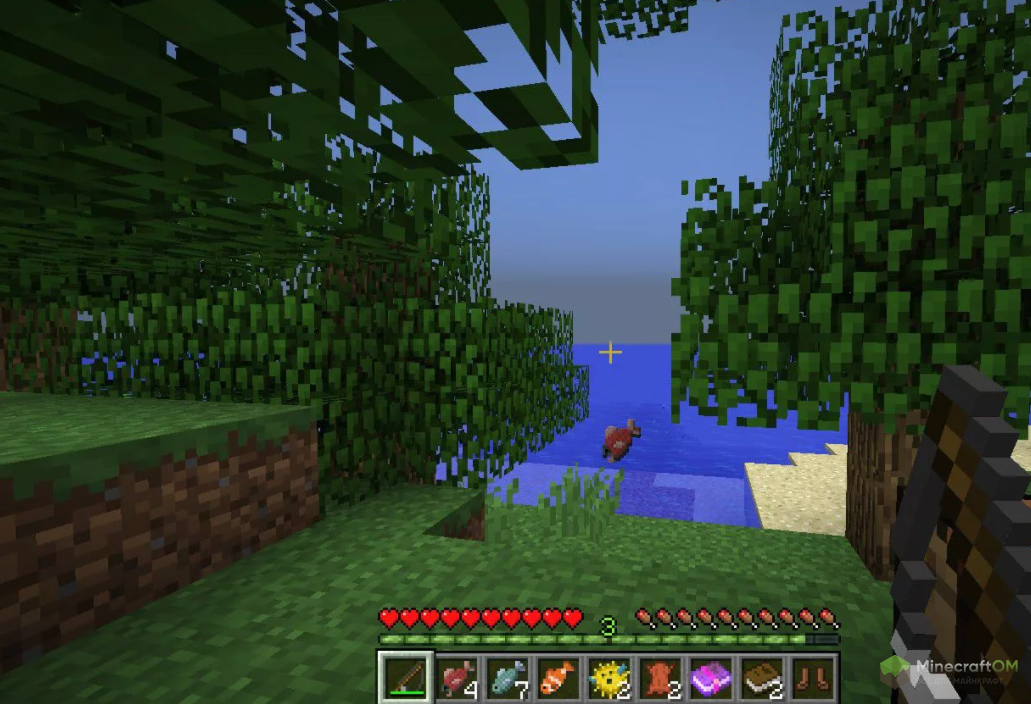
Task: Choose the raw fish stack of seven
Action: [508, 677]
